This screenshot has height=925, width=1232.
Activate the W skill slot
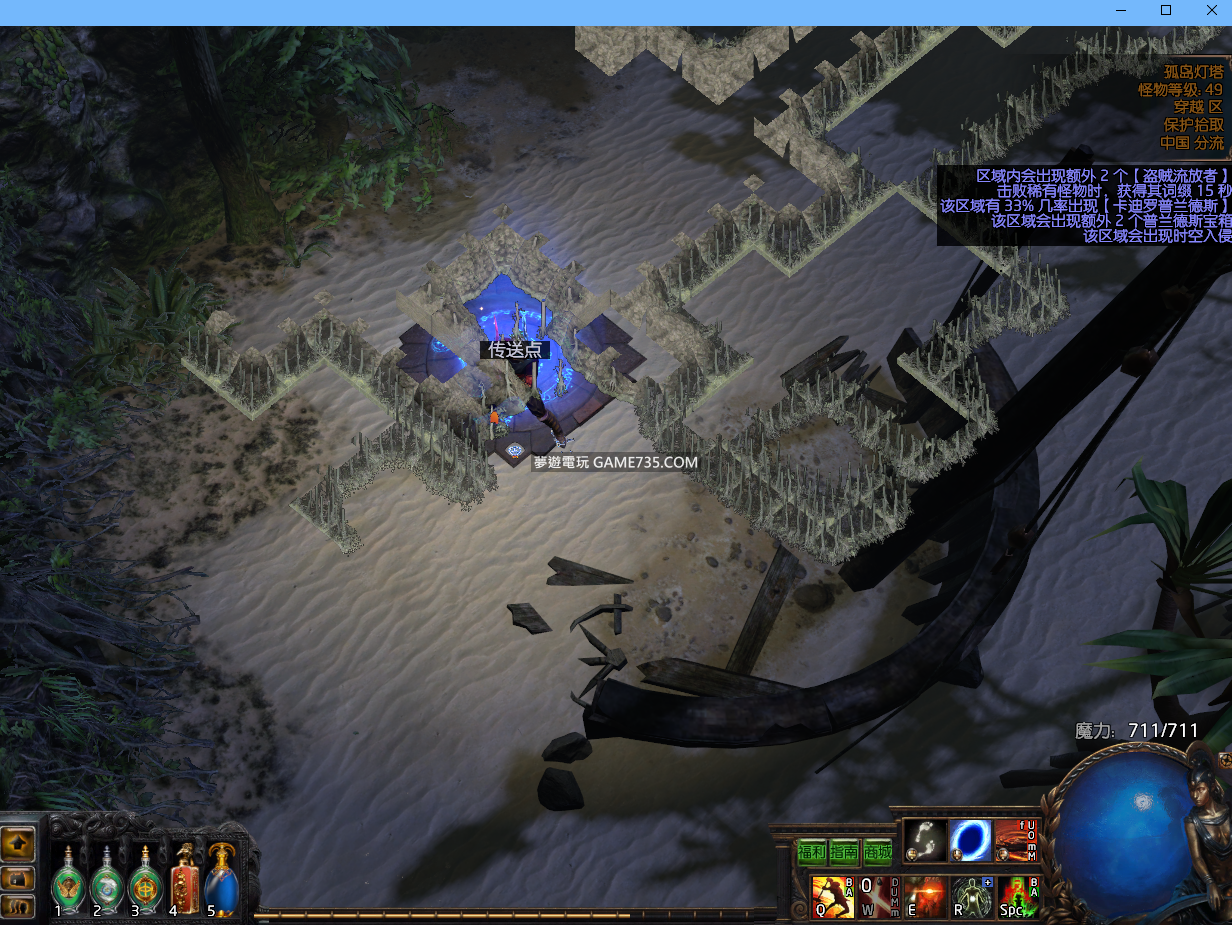pyautogui.click(x=880, y=896)
